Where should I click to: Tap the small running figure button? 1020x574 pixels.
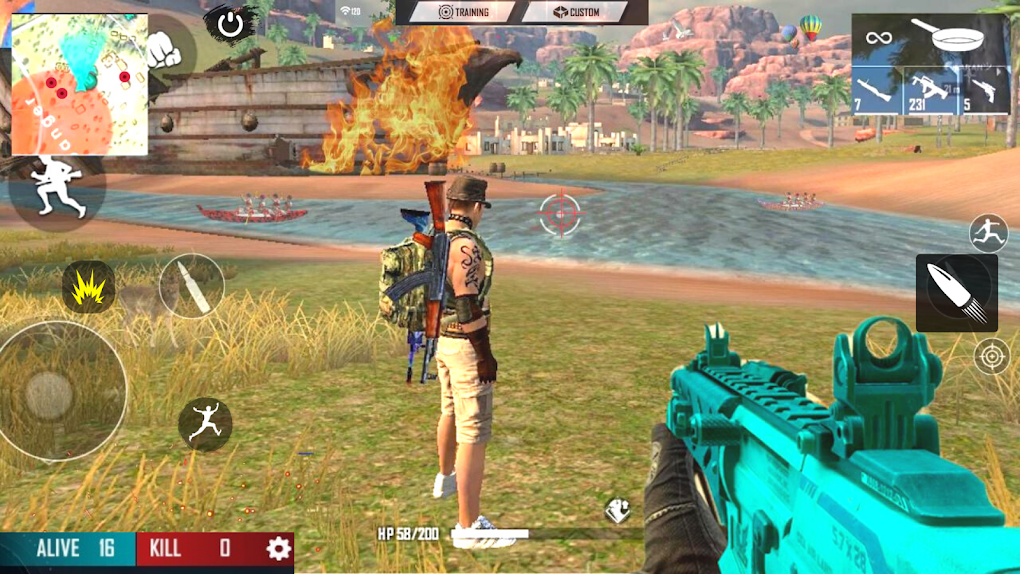click(x=988, y=233)
